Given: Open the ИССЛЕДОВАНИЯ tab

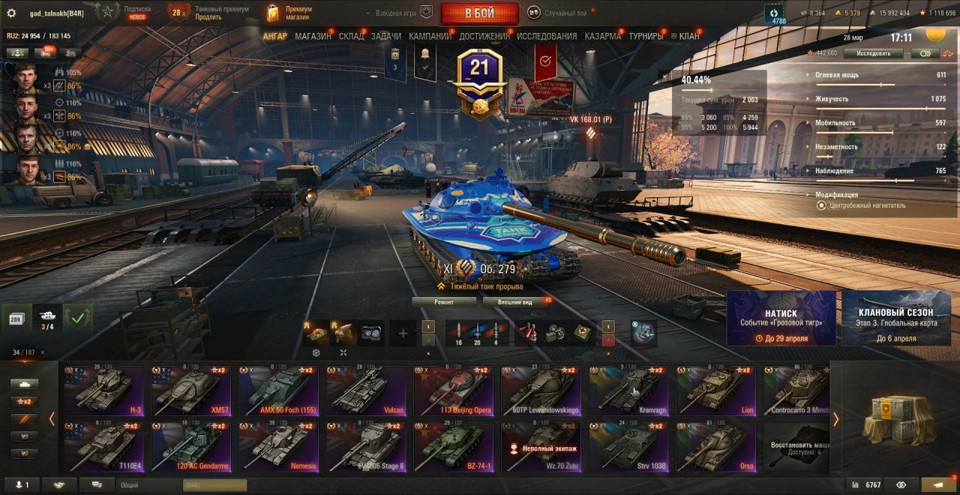Looking at the screenshot, I should (546, 36).
